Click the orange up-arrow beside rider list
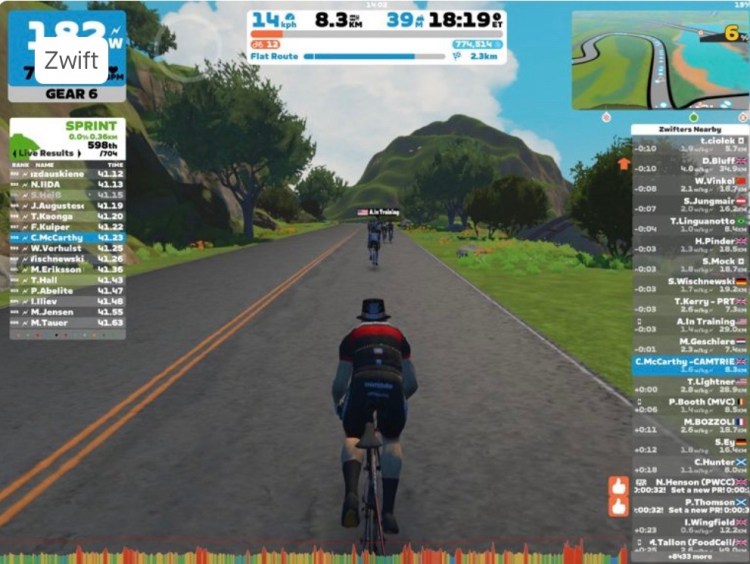The image size is (750, 564). (624, 163)
